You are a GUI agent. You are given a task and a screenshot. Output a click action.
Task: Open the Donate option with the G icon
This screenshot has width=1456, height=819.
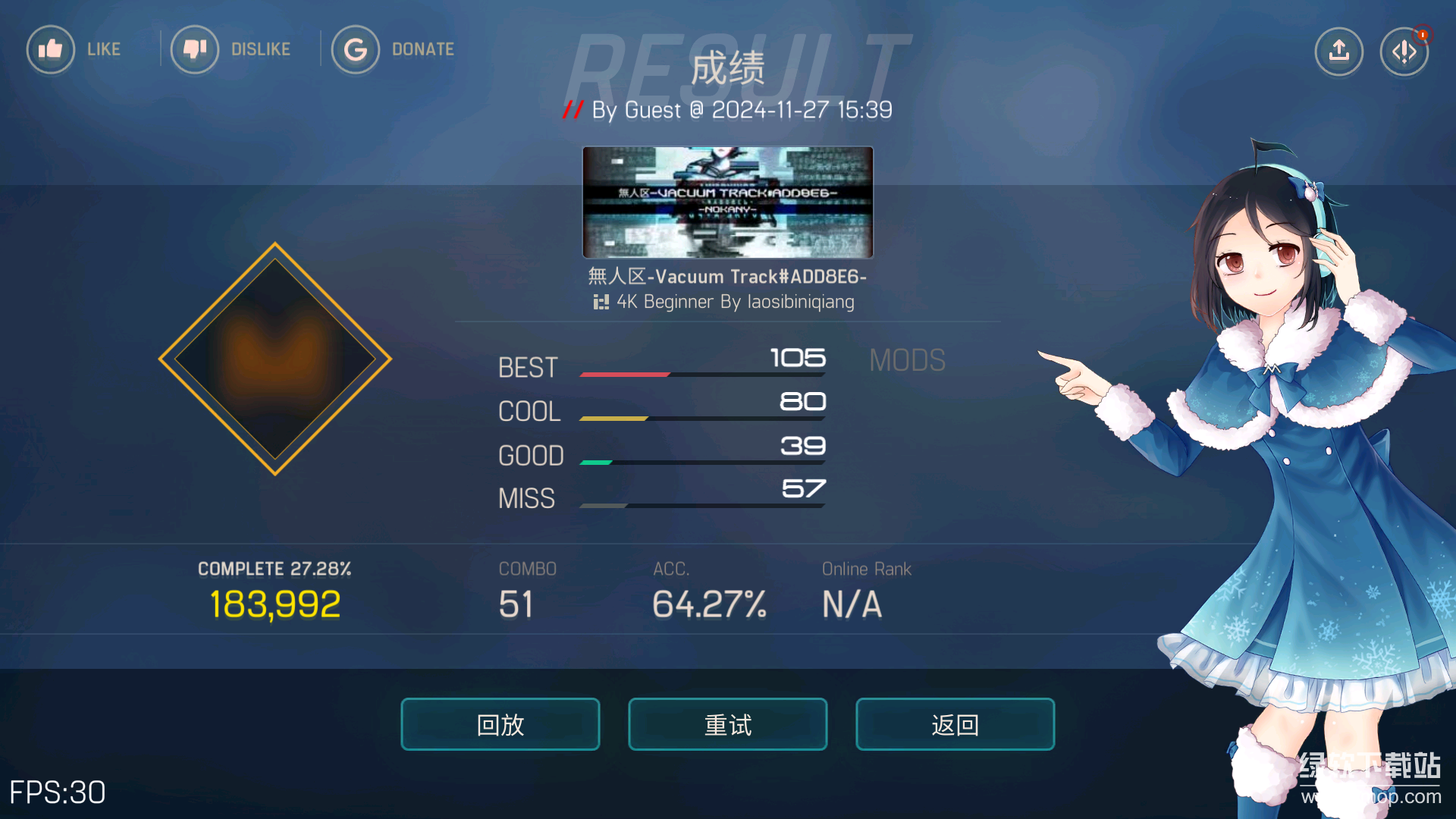point(356,49)
